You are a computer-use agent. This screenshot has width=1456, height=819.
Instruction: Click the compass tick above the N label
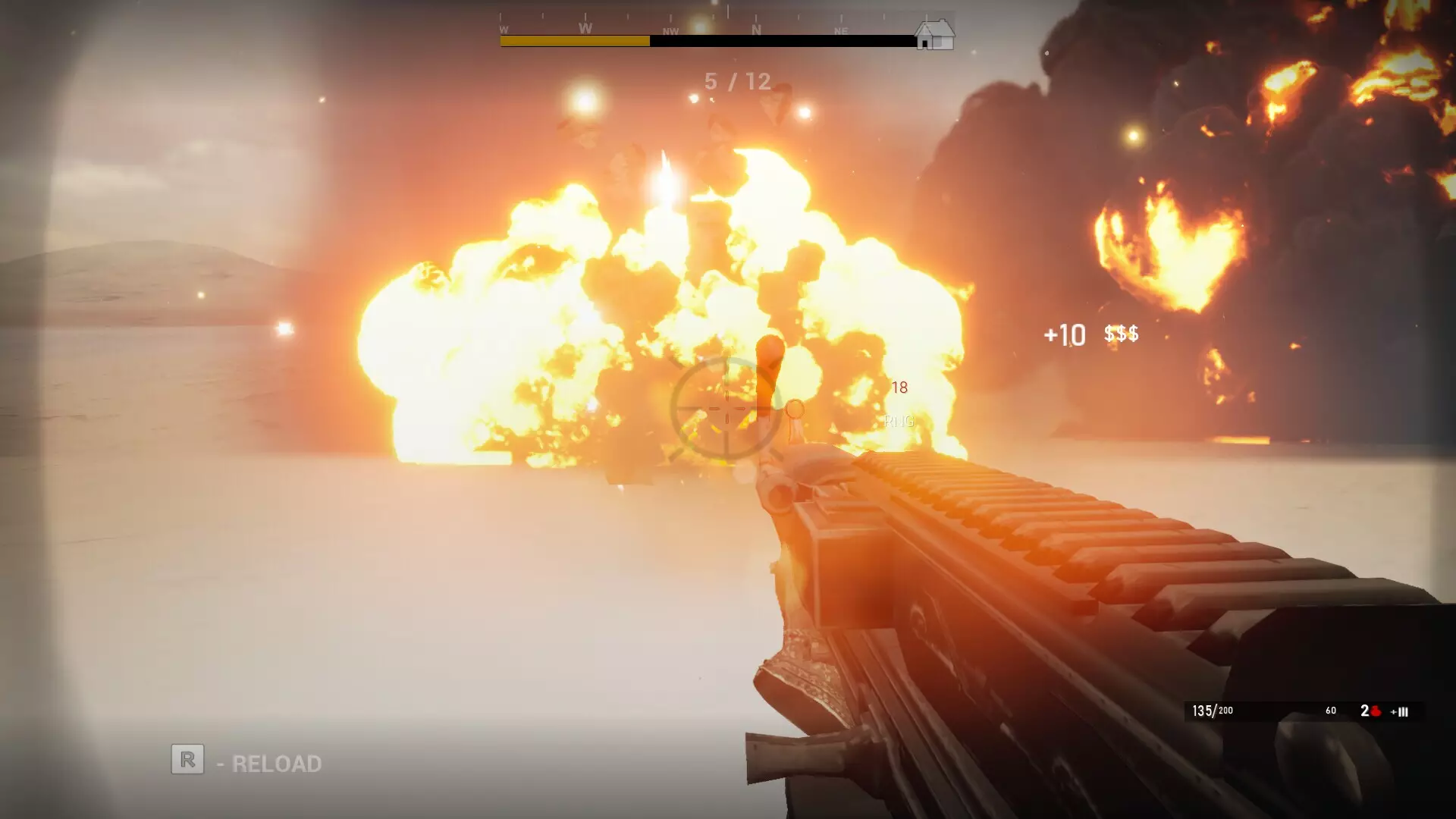pyautogui.click(x=757, y=17)
